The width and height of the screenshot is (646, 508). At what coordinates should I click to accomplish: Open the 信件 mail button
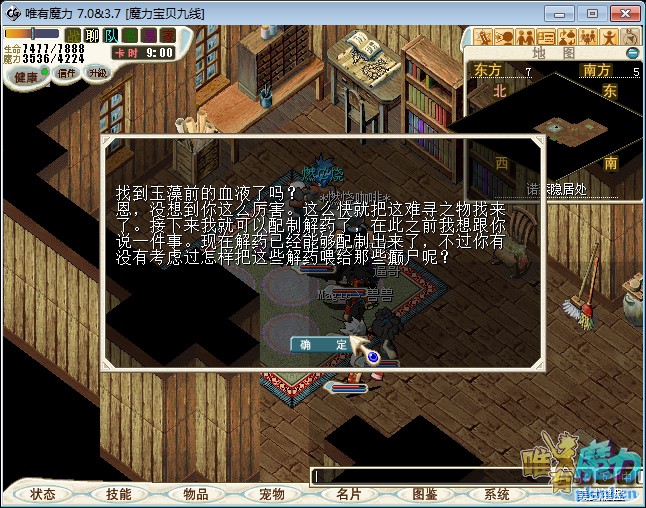(x=67, y=73)
